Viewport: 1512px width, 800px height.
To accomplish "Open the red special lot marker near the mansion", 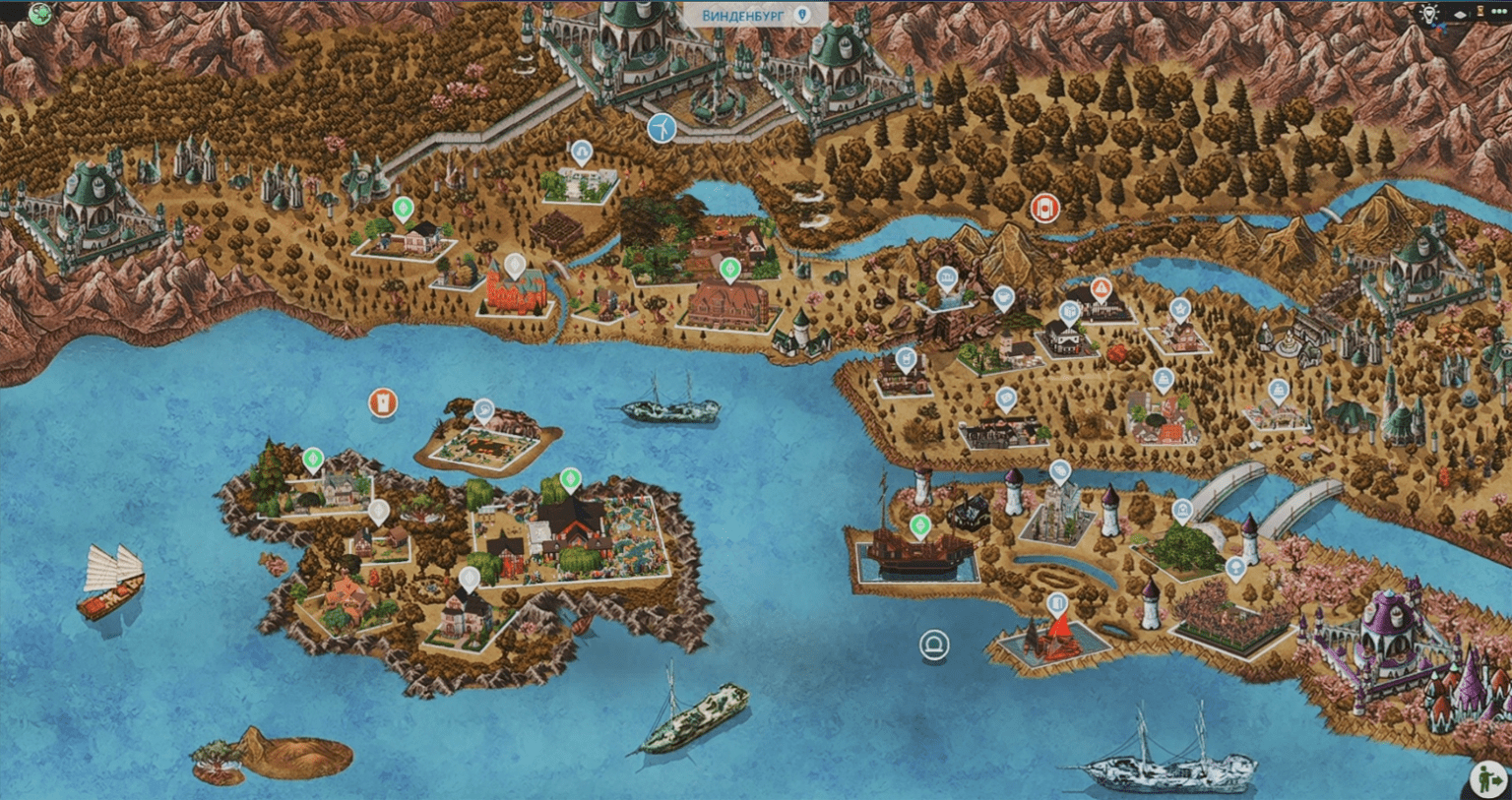I will point(1102,288).
